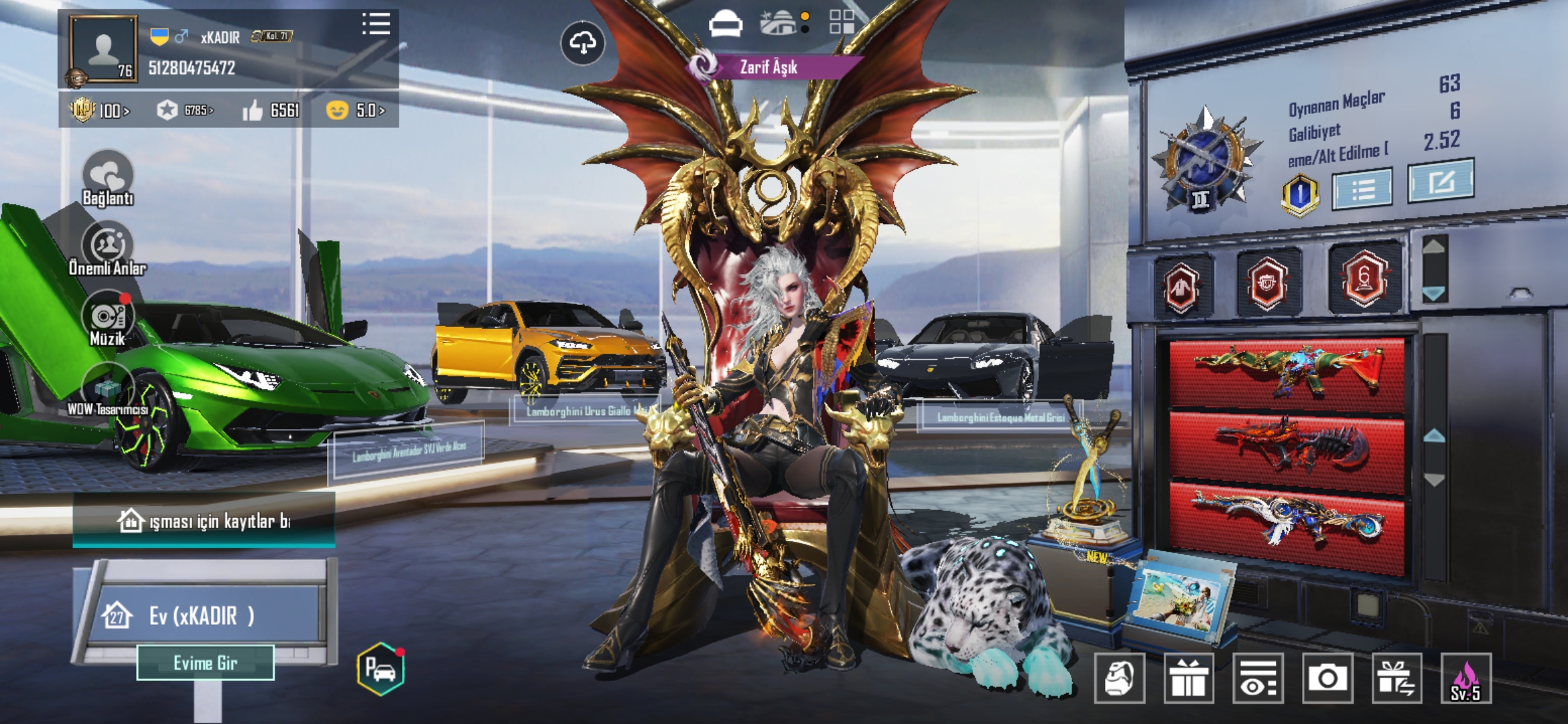Open the camera screenshot button
The height and width of the screenshot is (724, 1568).
1327,678
